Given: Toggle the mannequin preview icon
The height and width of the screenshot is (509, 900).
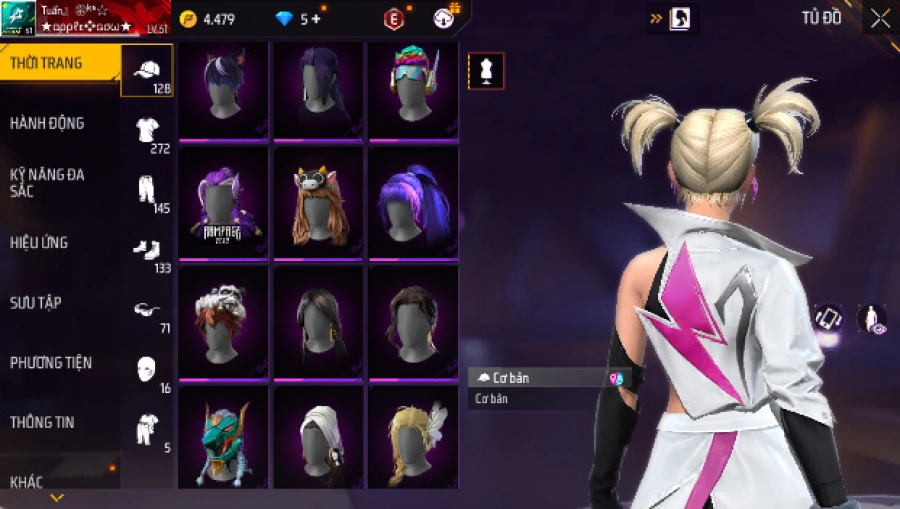Looking at the screenshot, I should (x=487, y=71).
